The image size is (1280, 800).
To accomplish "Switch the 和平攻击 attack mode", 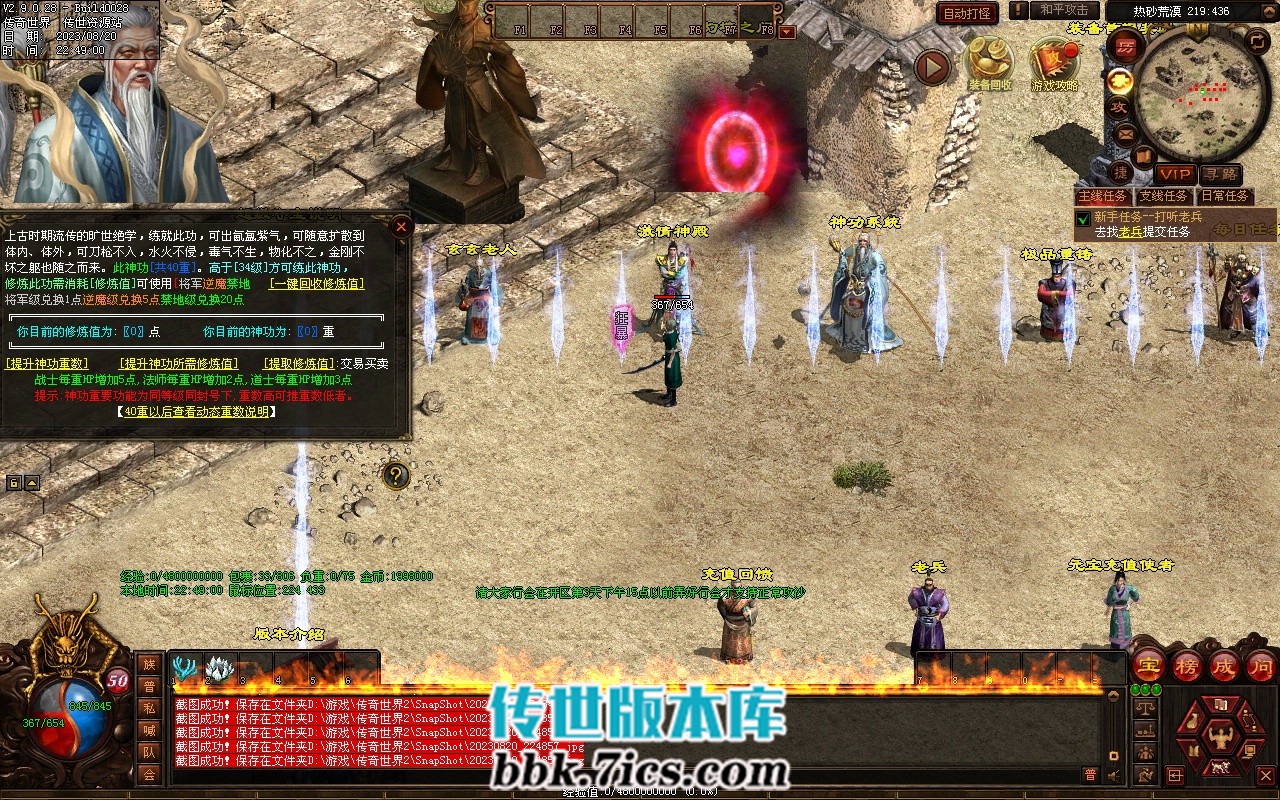I will (1064, 10).
